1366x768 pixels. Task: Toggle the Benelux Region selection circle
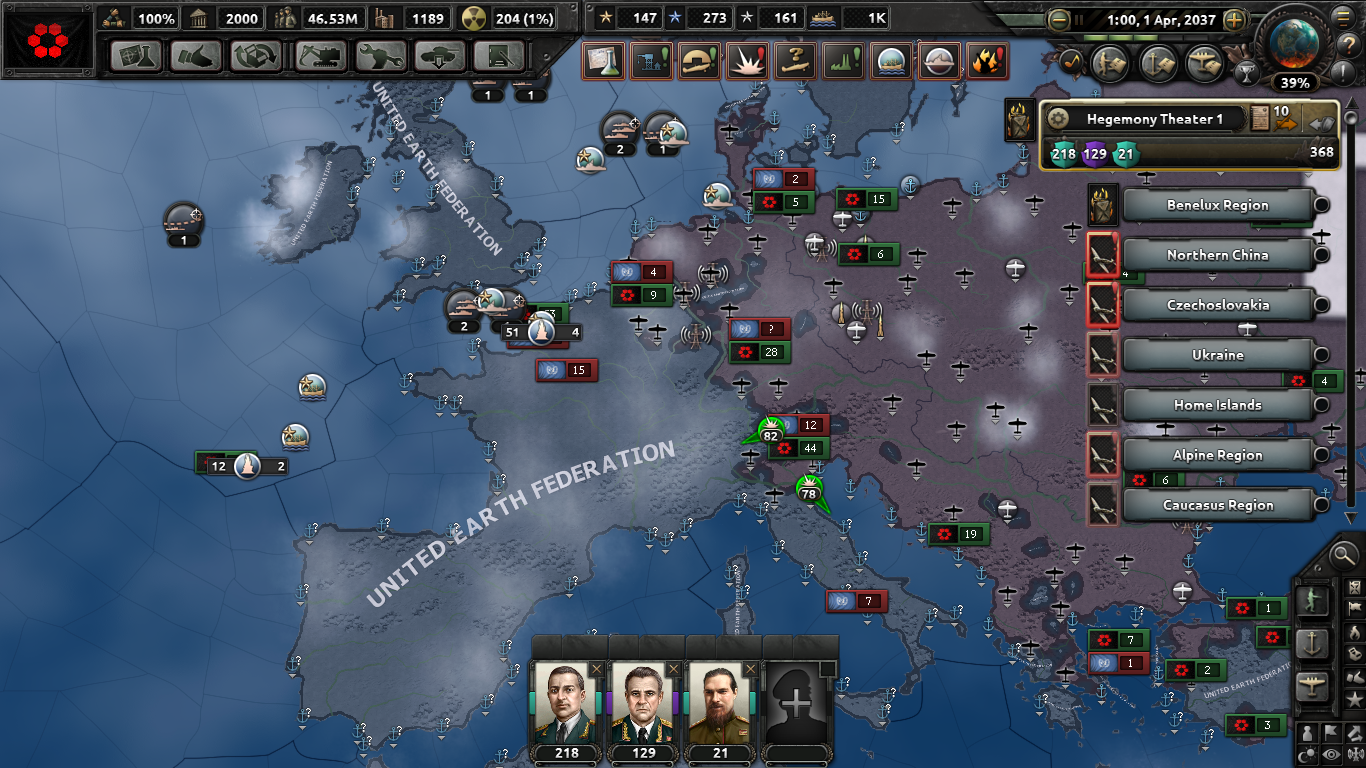1322,205
